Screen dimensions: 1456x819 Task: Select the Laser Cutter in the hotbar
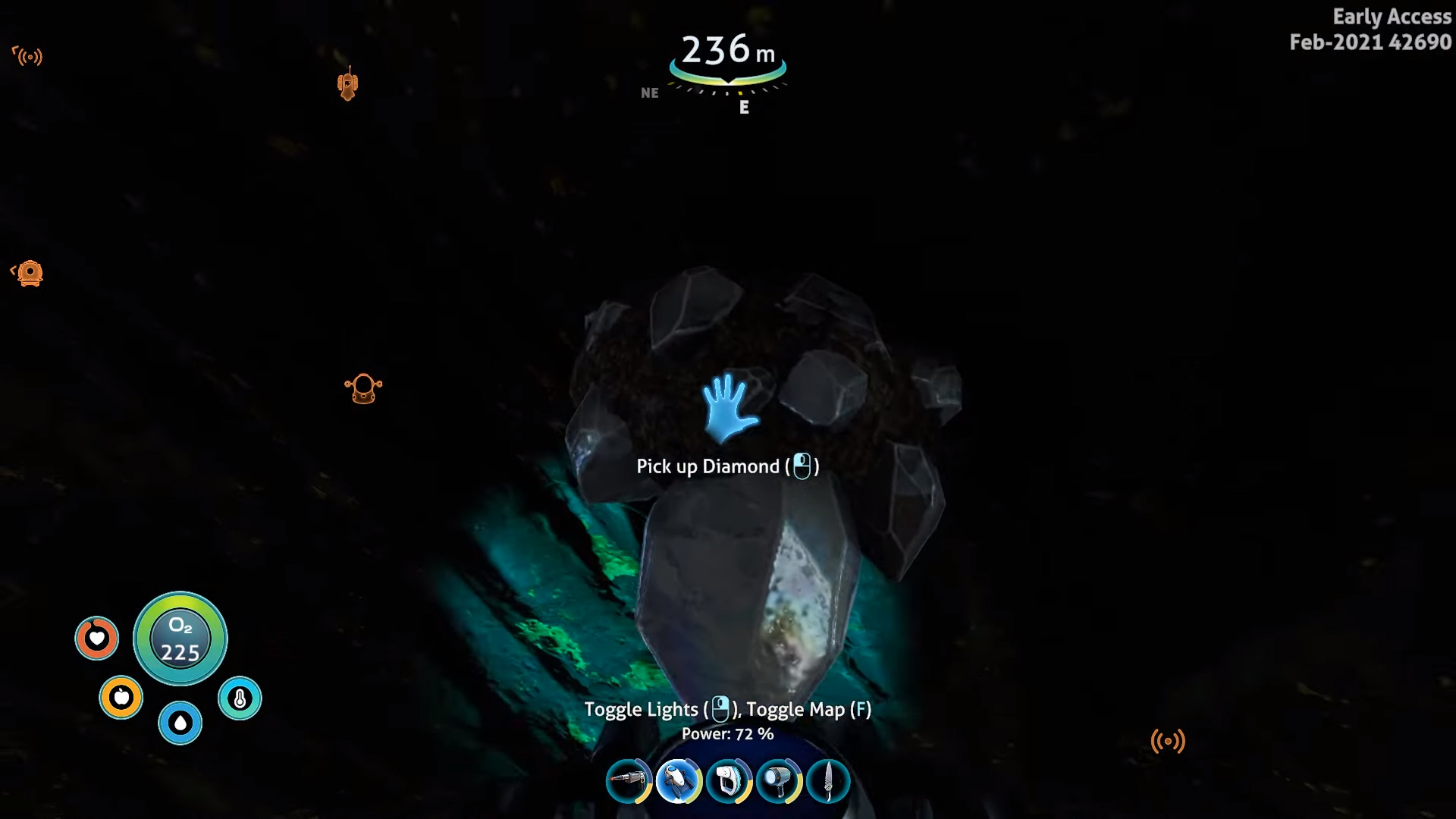click(x=629, y=782)
